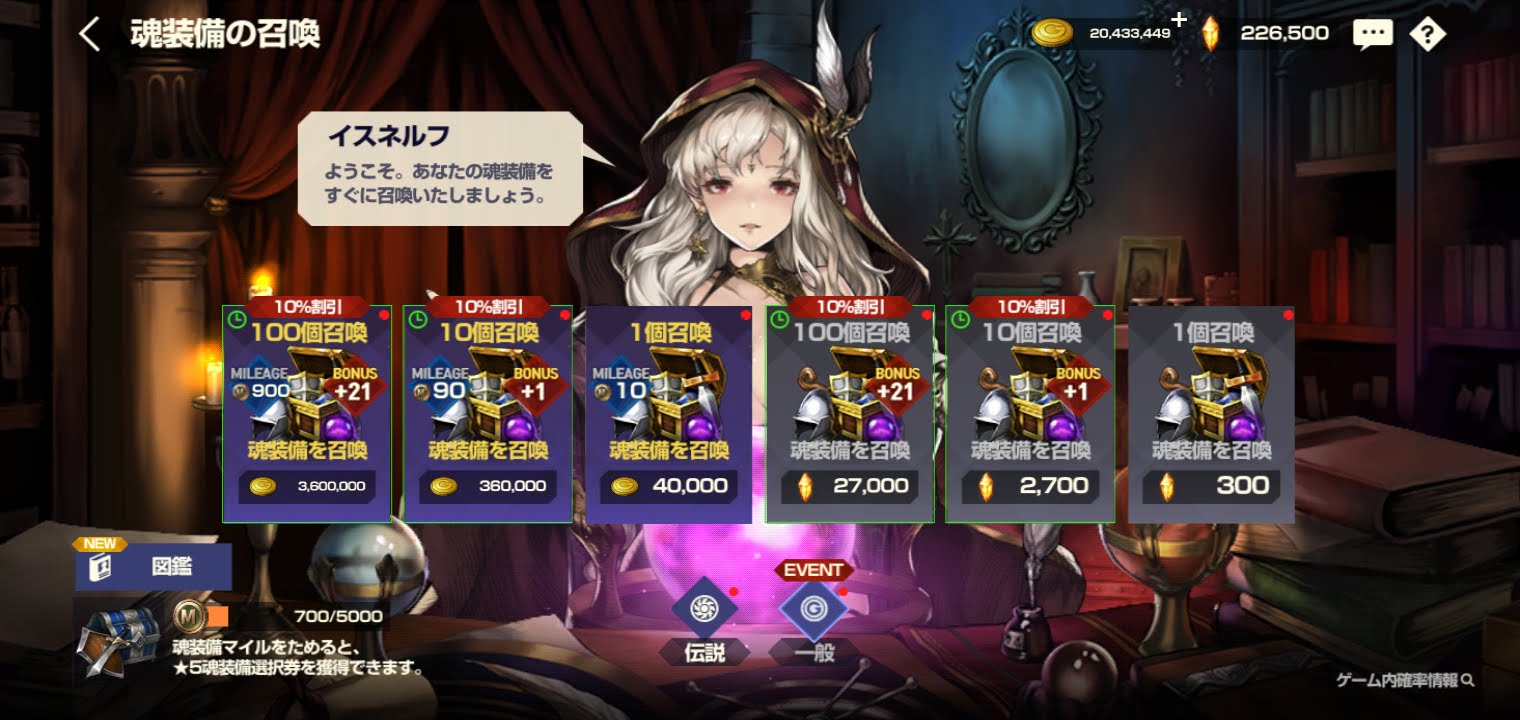Open the EVENT banner above 一般
The width and height of the screenshot is (1520, 720).
point(813,570)
